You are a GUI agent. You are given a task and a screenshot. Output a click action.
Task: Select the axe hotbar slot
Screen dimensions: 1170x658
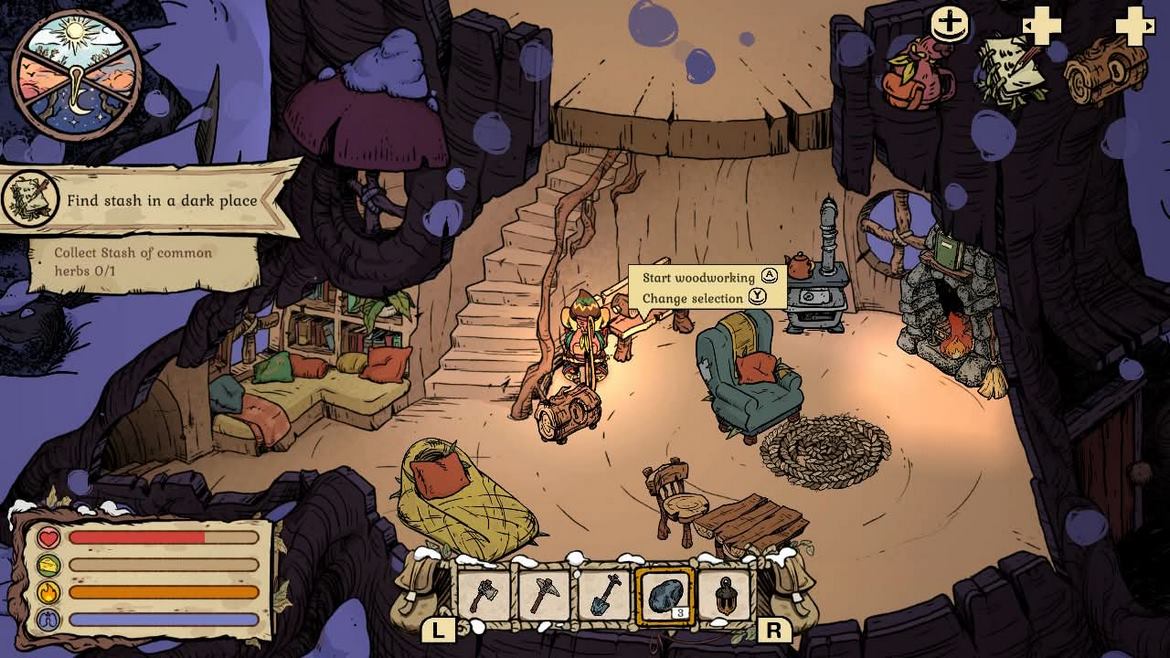tap(484, 596)
